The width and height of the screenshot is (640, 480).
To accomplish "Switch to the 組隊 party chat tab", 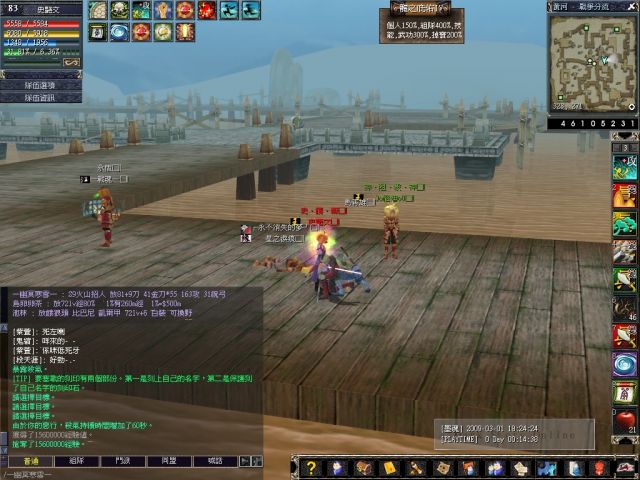I will pyautogui.click(x=77, y=461).
